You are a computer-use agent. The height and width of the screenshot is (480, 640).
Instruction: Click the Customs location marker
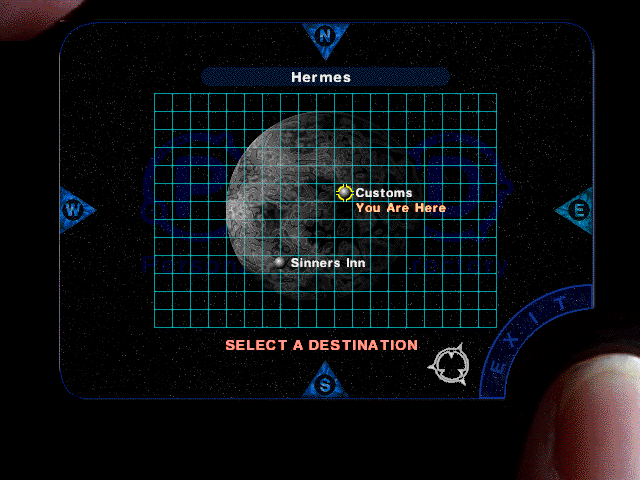click(x=345, y=193)
